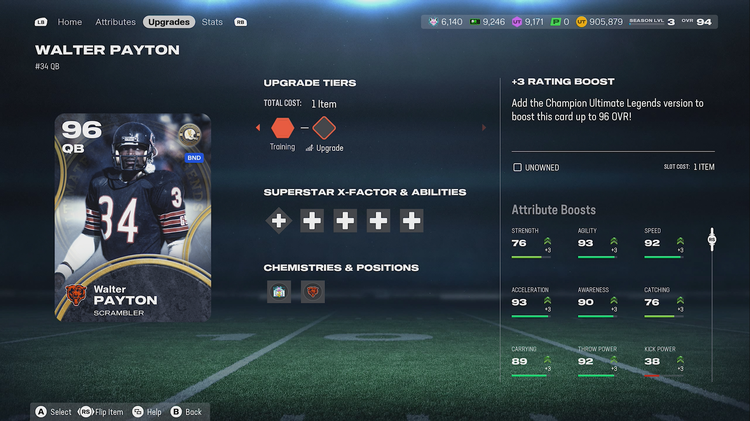Select the Upgrades tab

point(168,21)
